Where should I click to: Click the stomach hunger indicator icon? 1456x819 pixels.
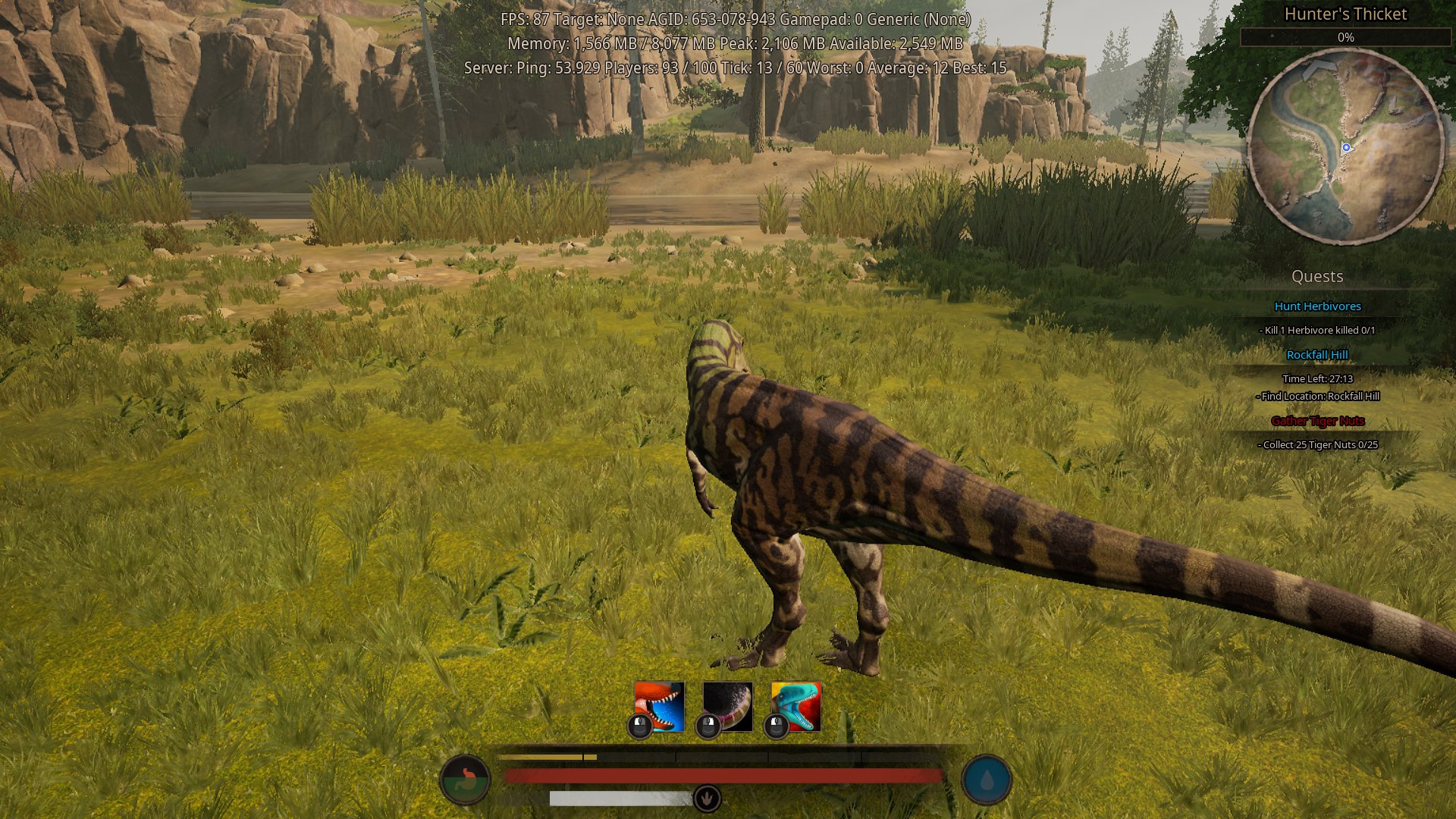click(465, 778)
